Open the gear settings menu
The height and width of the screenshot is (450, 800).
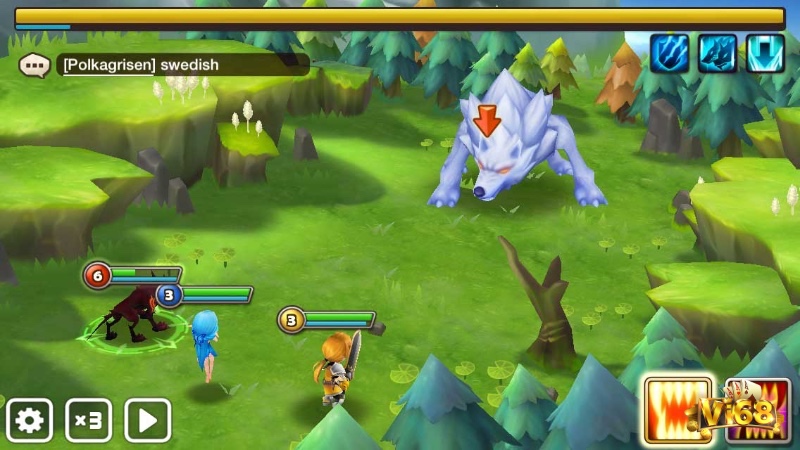pyautogui.click(x=29, y=420)
